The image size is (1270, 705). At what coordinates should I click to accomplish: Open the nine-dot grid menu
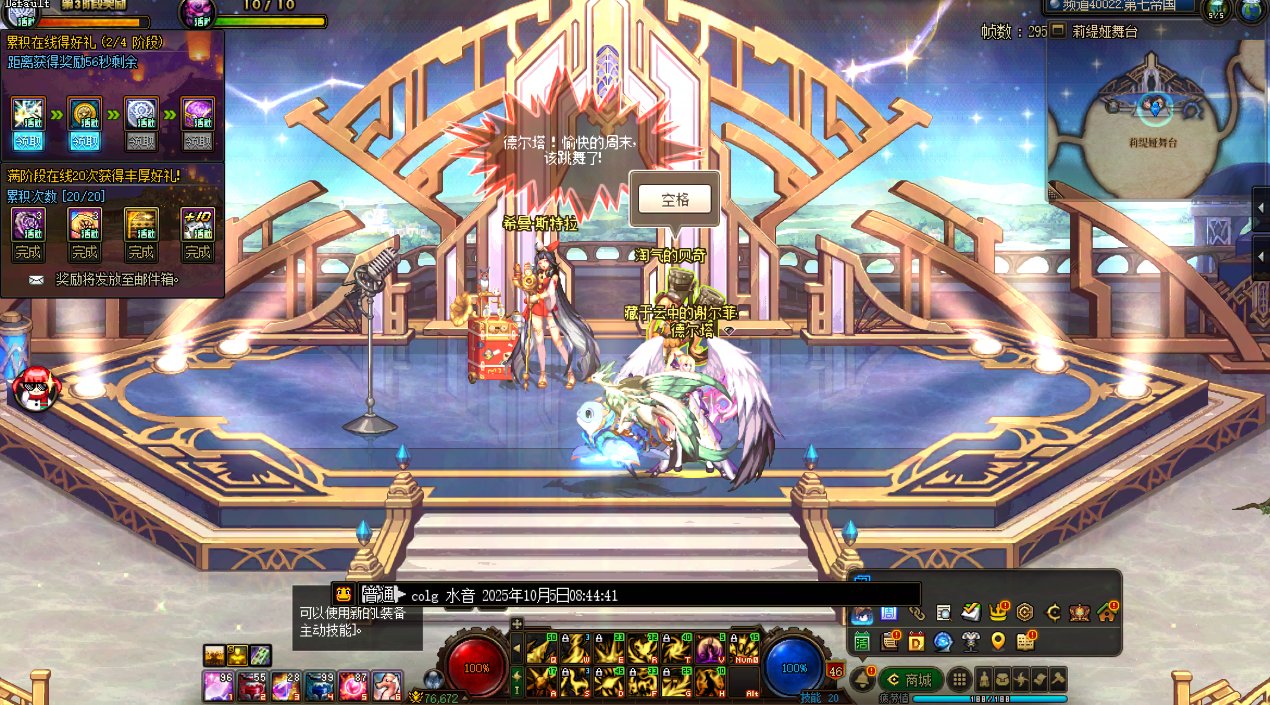(x=958, y=680)
